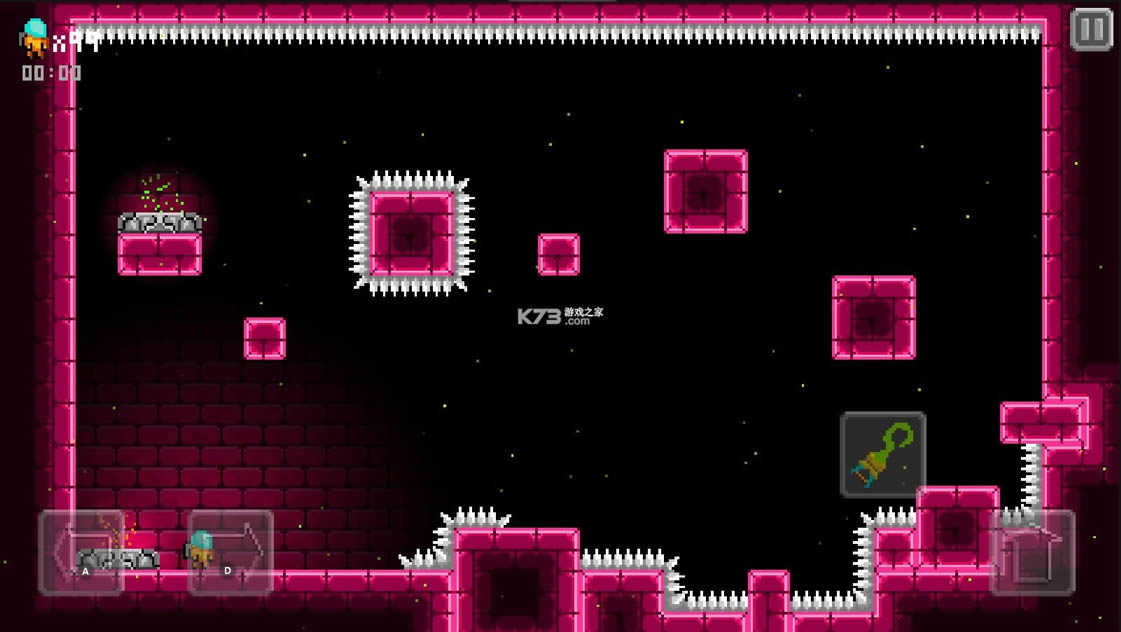Tap the move-left arrow button
The height and width of the screenshot is (632, 1121).
[x=81, y=552]
